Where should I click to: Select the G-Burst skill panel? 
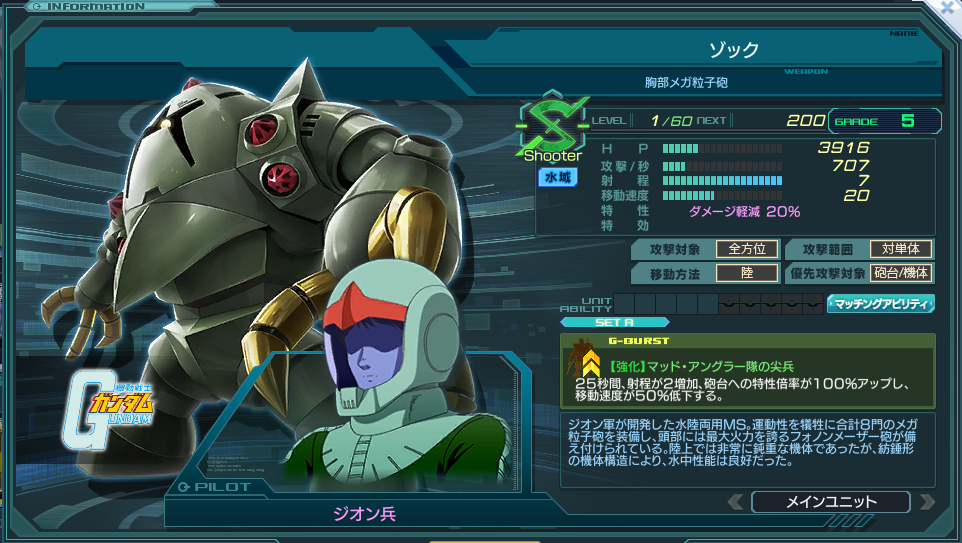click(749, 369)
